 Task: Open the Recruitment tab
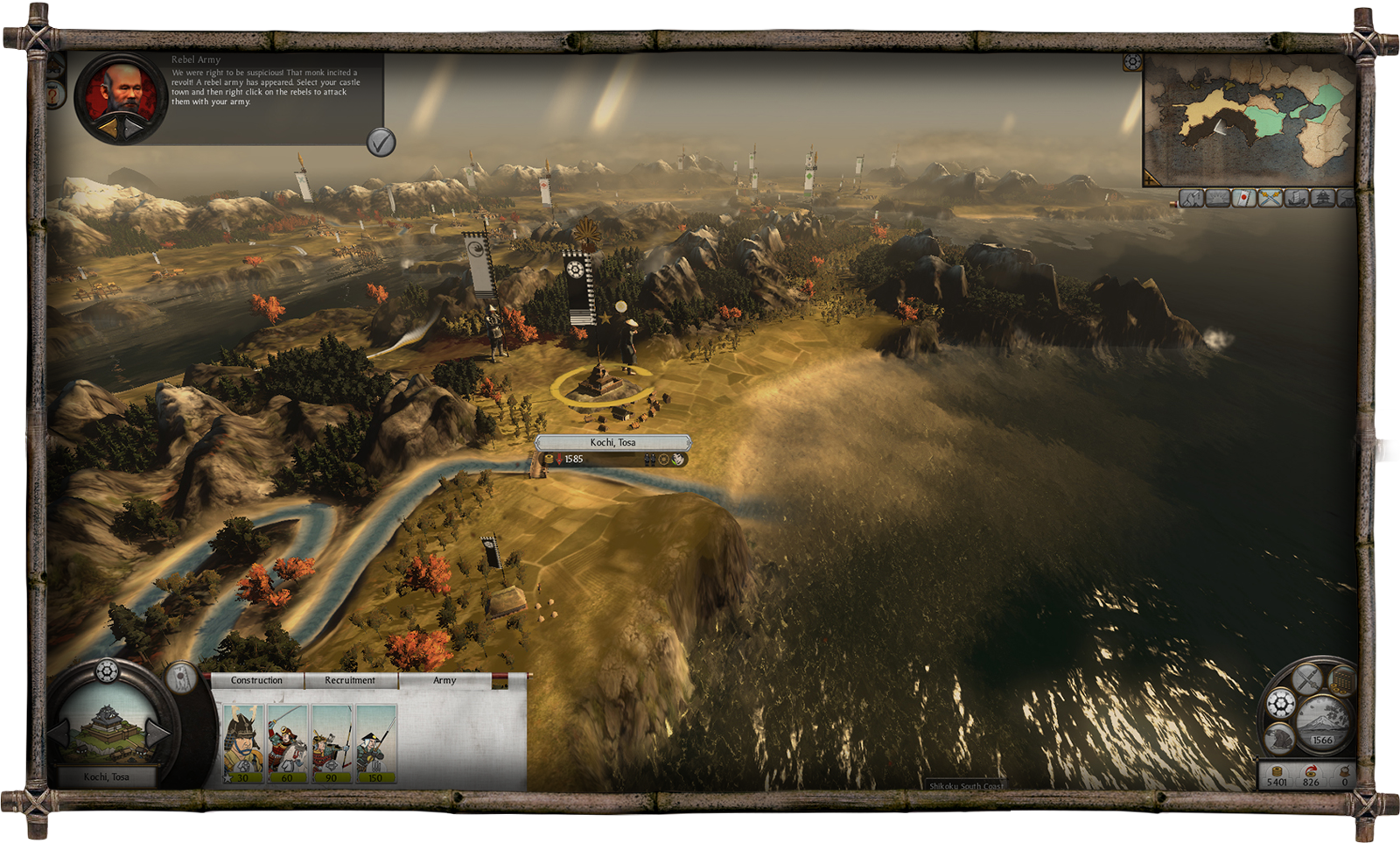tap(350, 680)
